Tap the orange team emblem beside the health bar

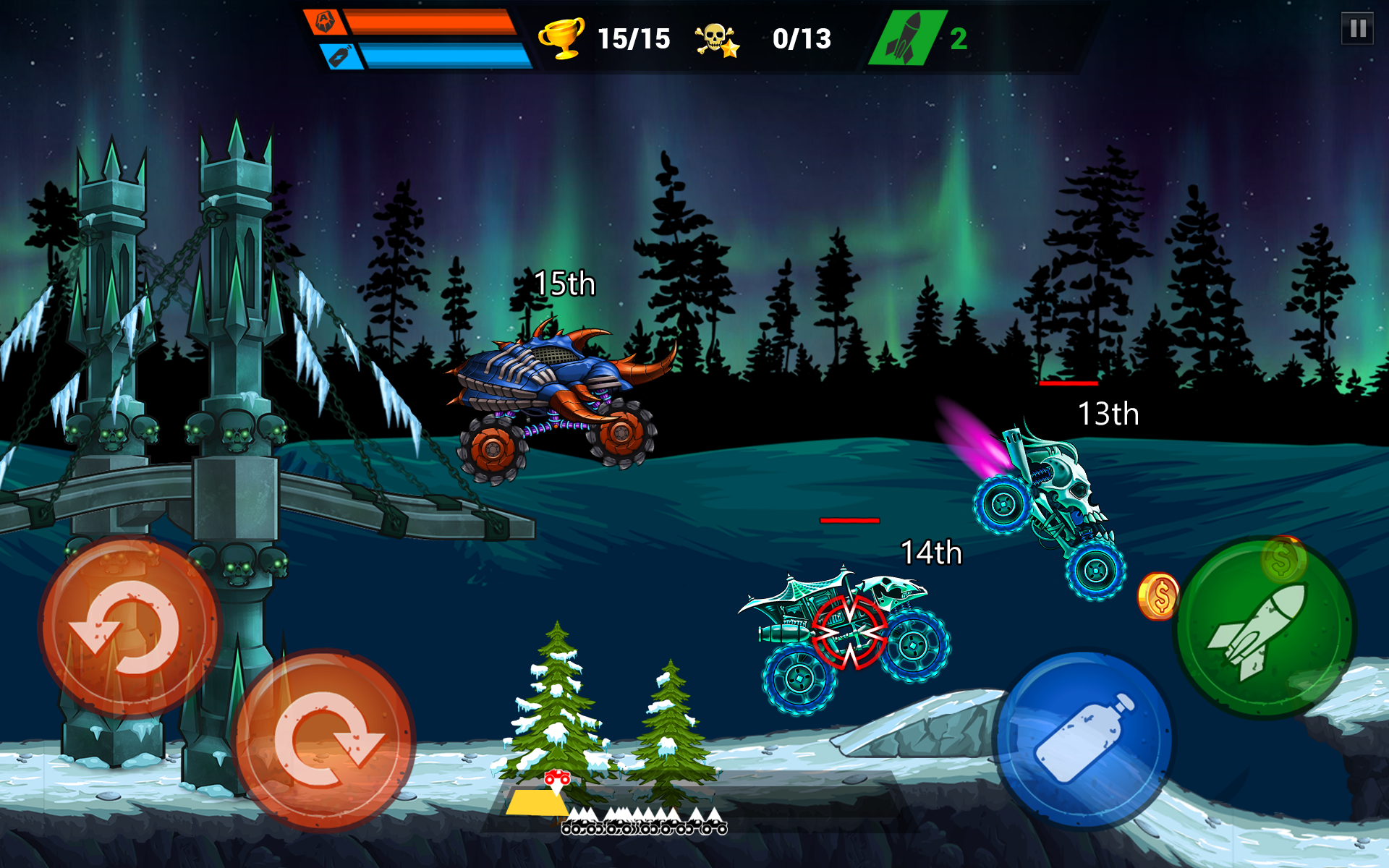coord(327,22)
